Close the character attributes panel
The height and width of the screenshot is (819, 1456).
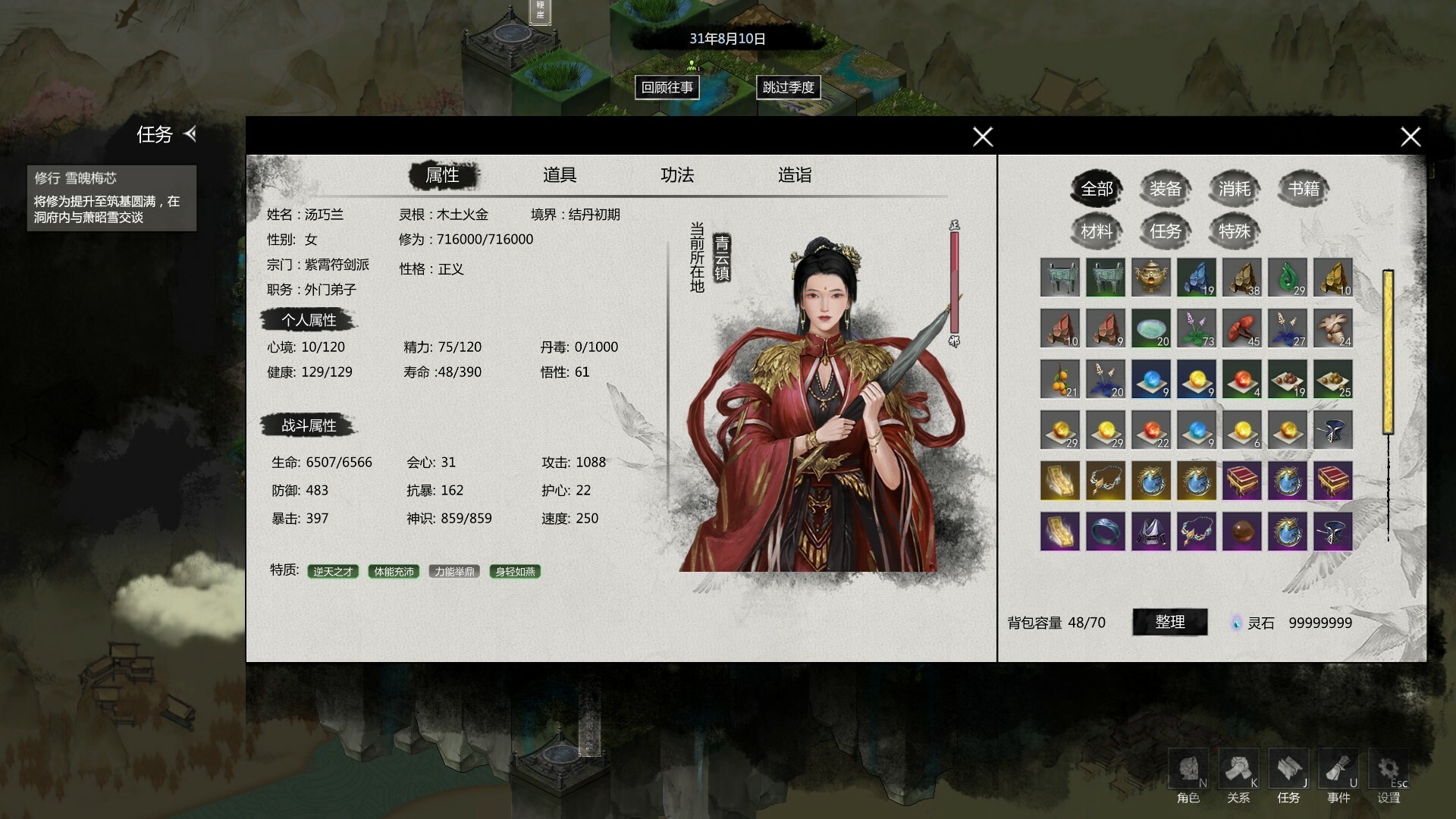click(x=983, y=136)
